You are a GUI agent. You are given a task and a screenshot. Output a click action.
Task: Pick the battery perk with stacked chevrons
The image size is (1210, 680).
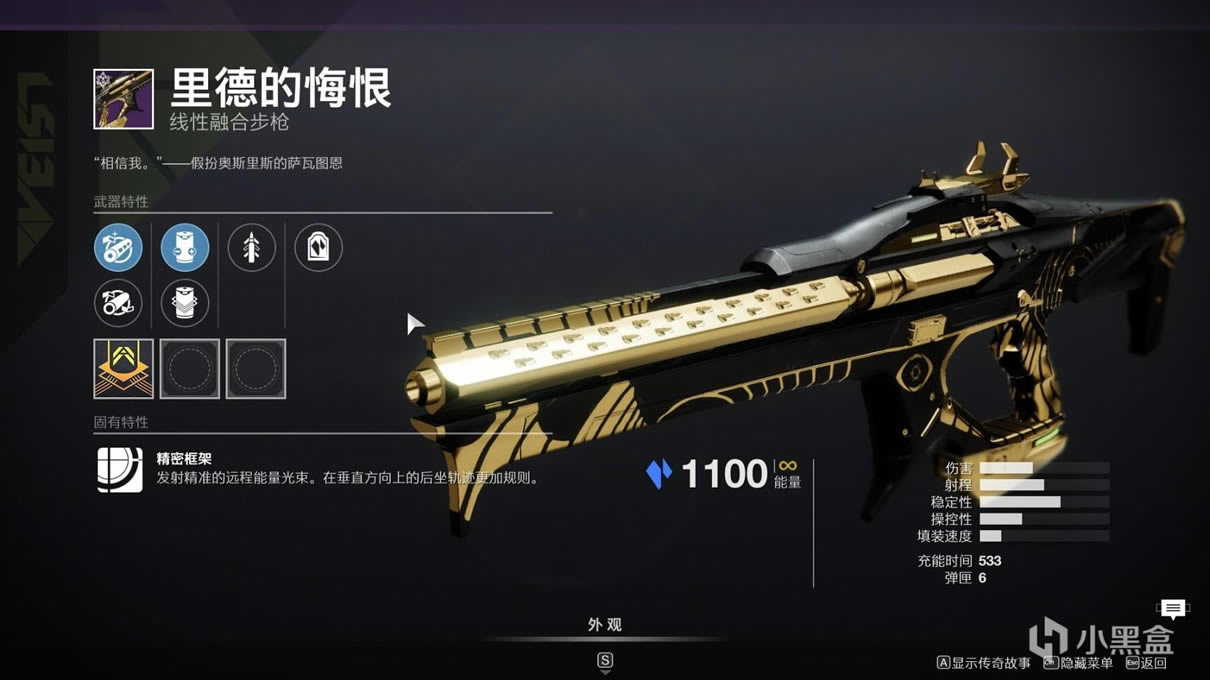pyautogui.click(x=185, y=303)
